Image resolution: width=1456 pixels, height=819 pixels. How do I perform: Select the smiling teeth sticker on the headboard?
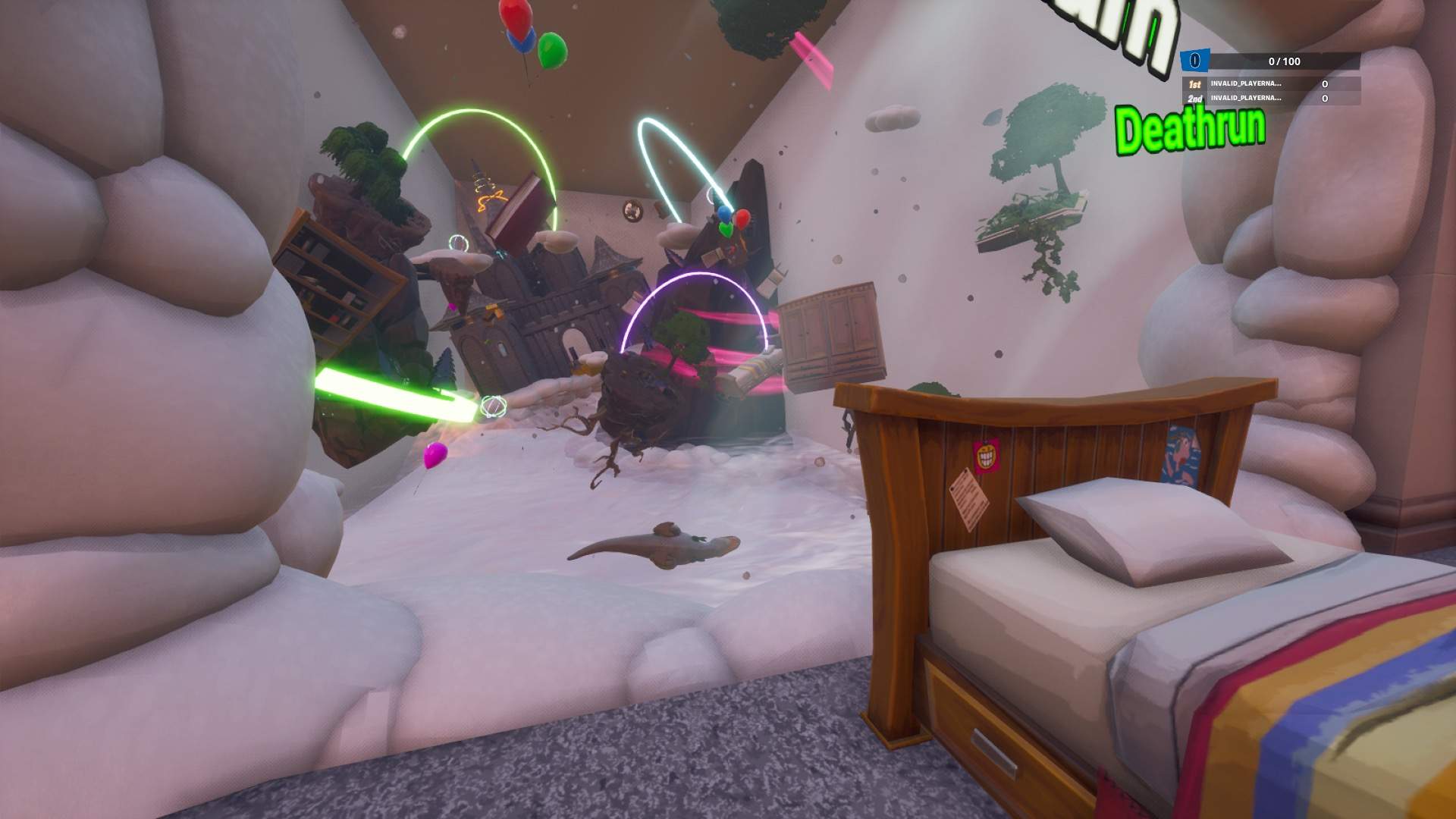[x=986, y=455]
